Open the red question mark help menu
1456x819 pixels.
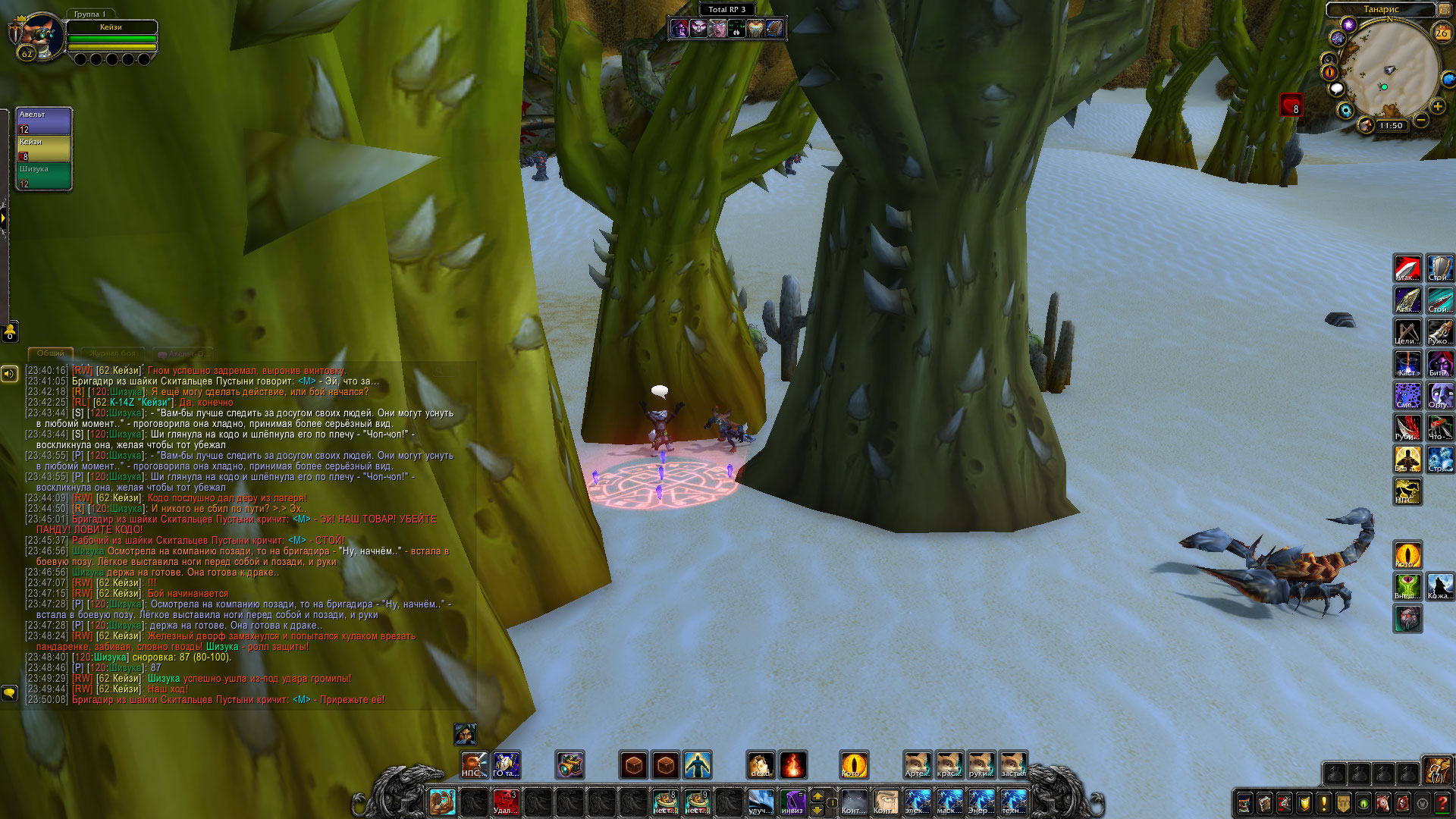coord(1442,802)
